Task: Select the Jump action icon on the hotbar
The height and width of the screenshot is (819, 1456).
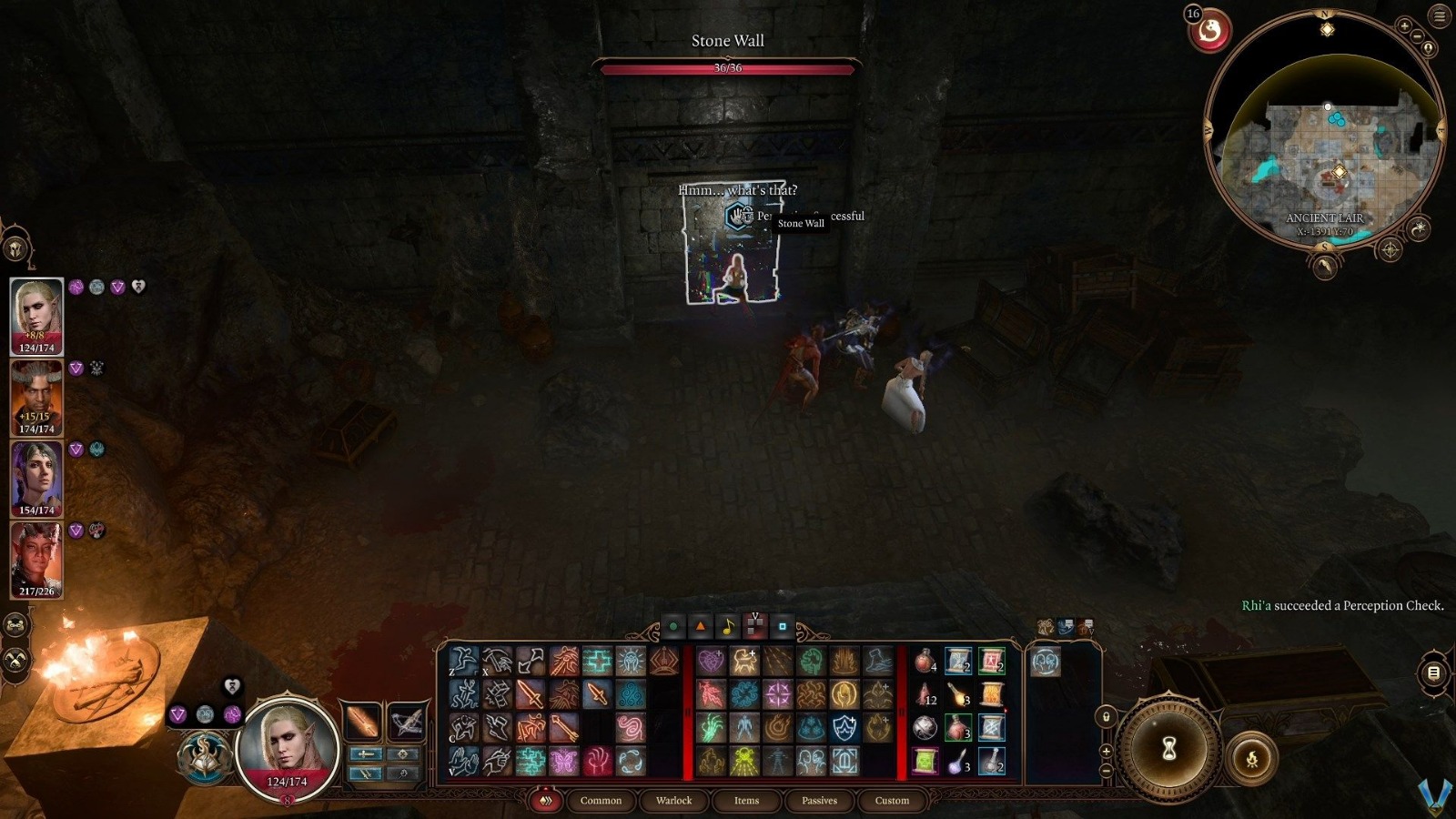Action: coord(464,661)
